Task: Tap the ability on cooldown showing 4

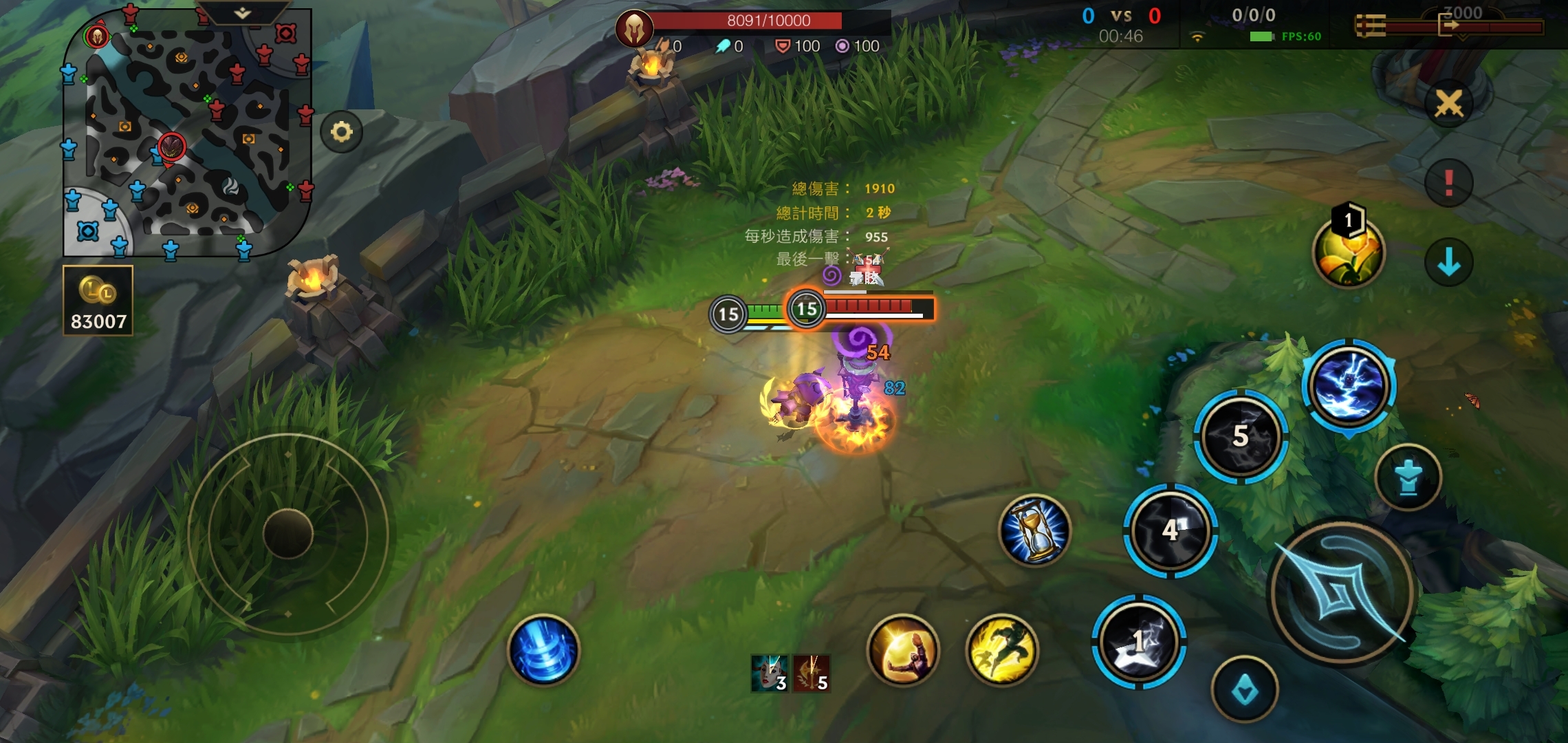Action: 1170,530
